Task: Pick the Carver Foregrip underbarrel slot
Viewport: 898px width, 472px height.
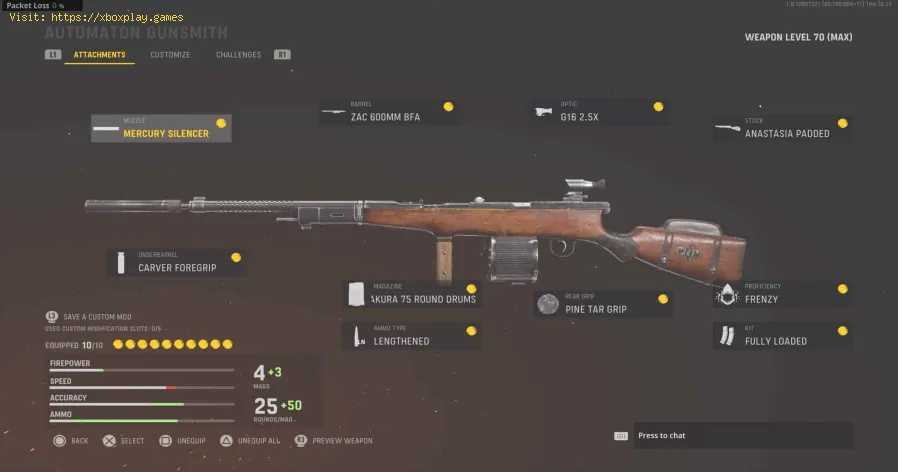Action: click(x=177, y=263)
